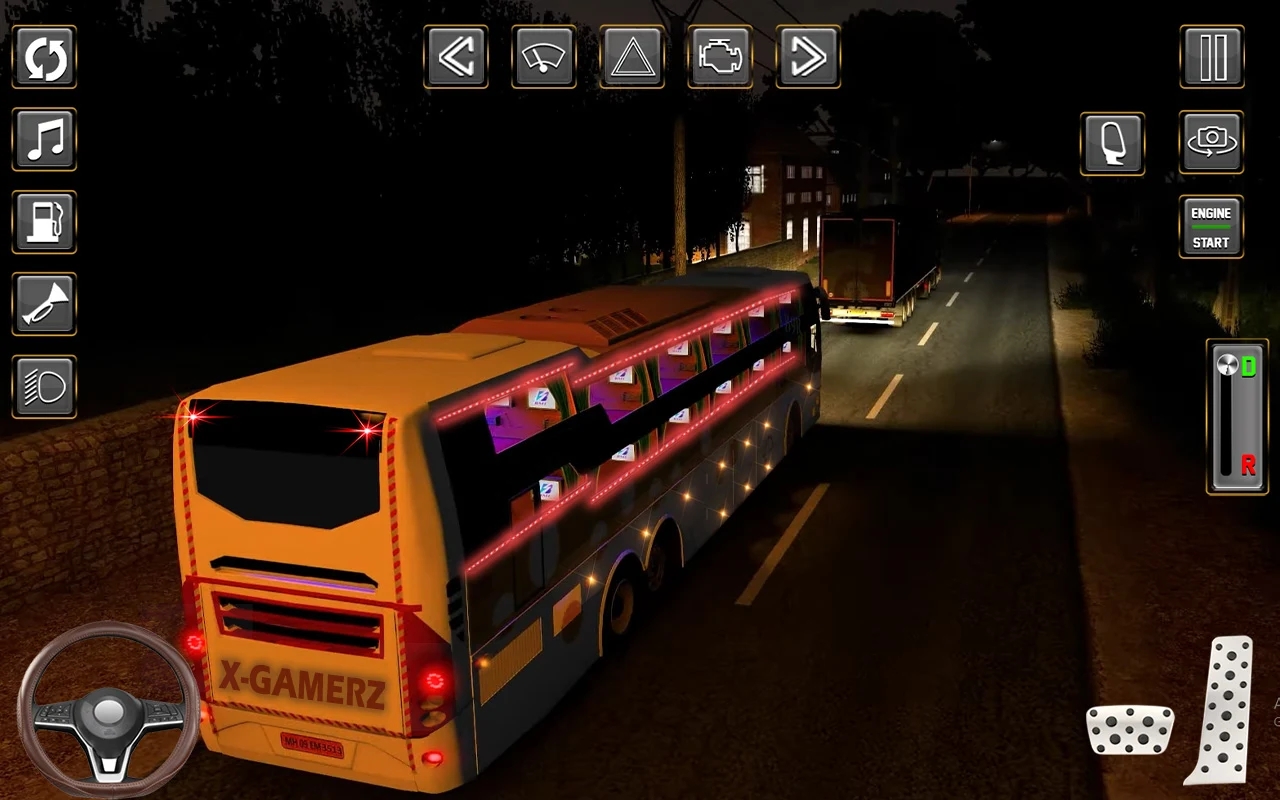Activate the windshield wipers
The width and height of the screenshot is (1280, 800).
point(544,57)
